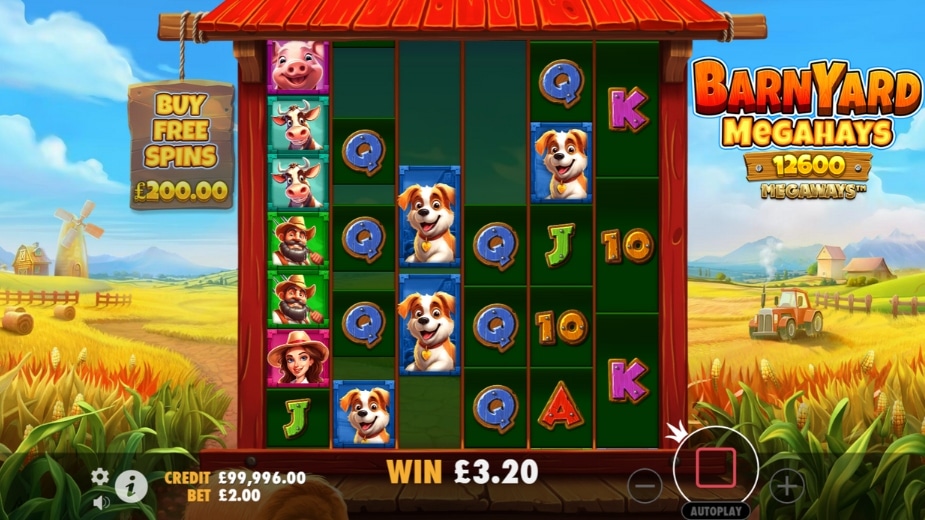
Task: Open the Autoplay options
Action: tap(716, 510)
